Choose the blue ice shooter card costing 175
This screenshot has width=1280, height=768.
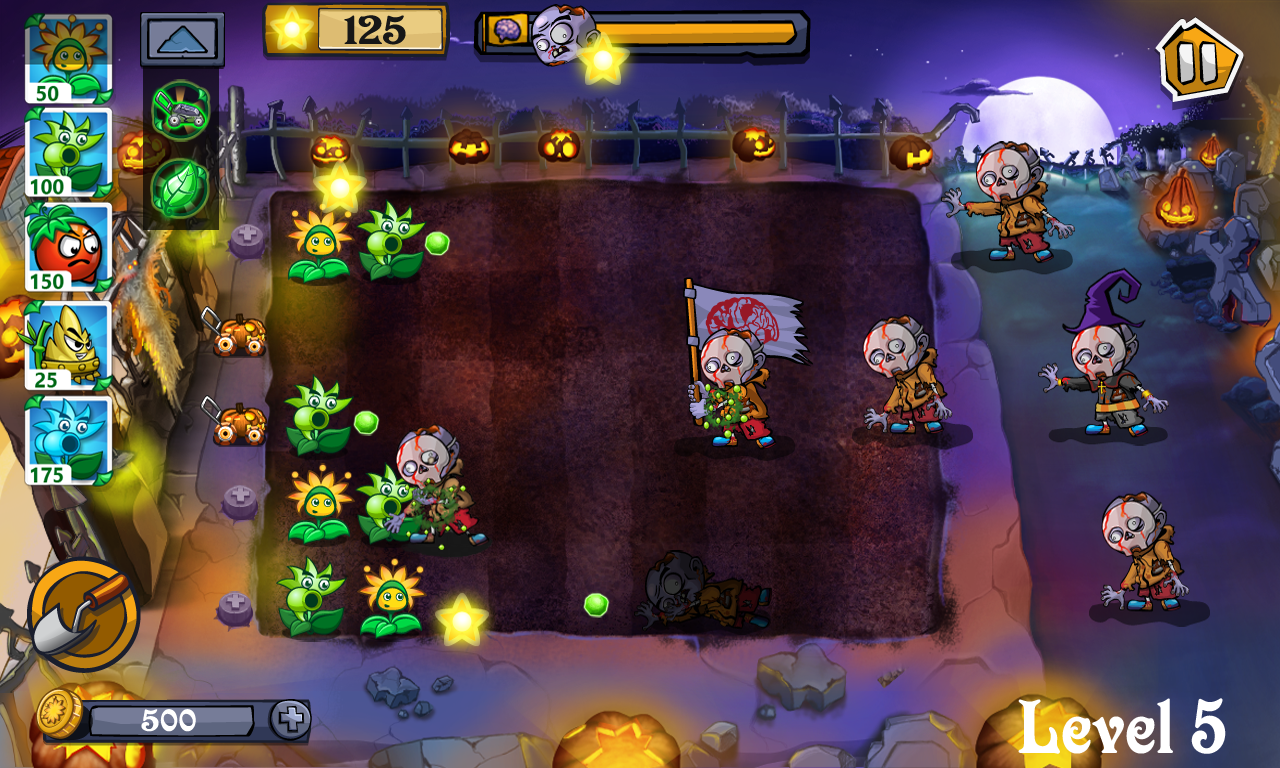click(68, 440)
